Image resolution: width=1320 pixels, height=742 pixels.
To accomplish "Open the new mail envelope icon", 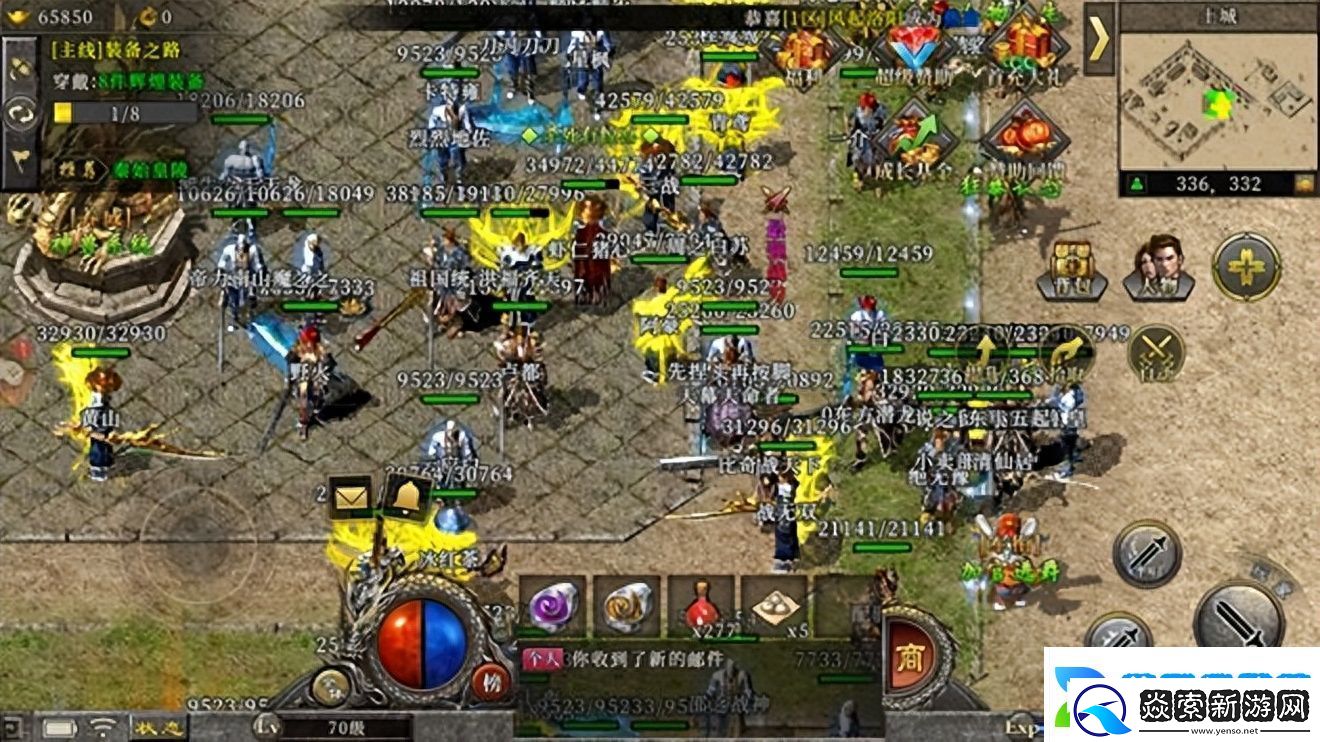I will click(x=350, y=497).
